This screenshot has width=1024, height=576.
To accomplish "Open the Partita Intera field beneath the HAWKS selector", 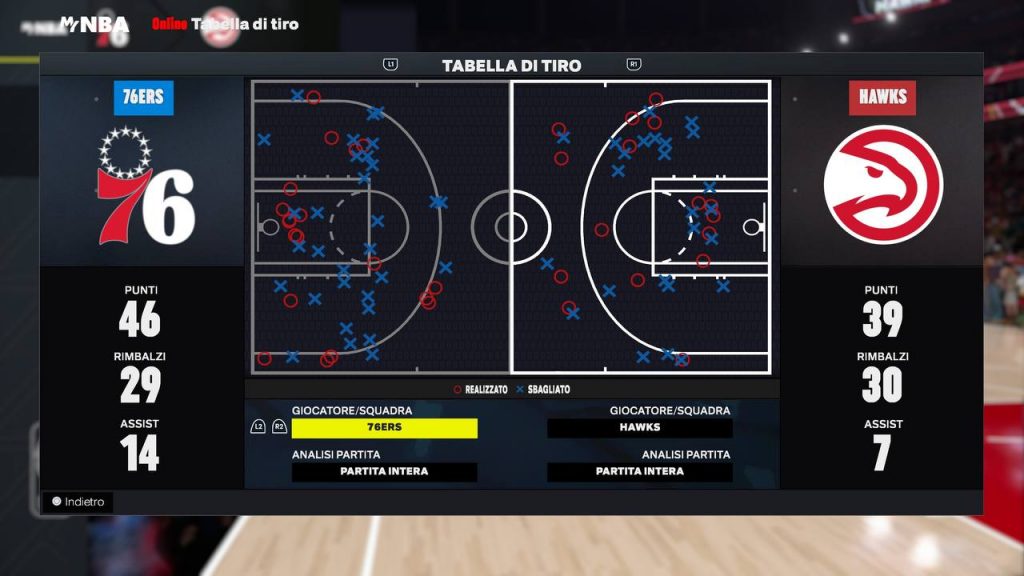I will coord(640,472).
